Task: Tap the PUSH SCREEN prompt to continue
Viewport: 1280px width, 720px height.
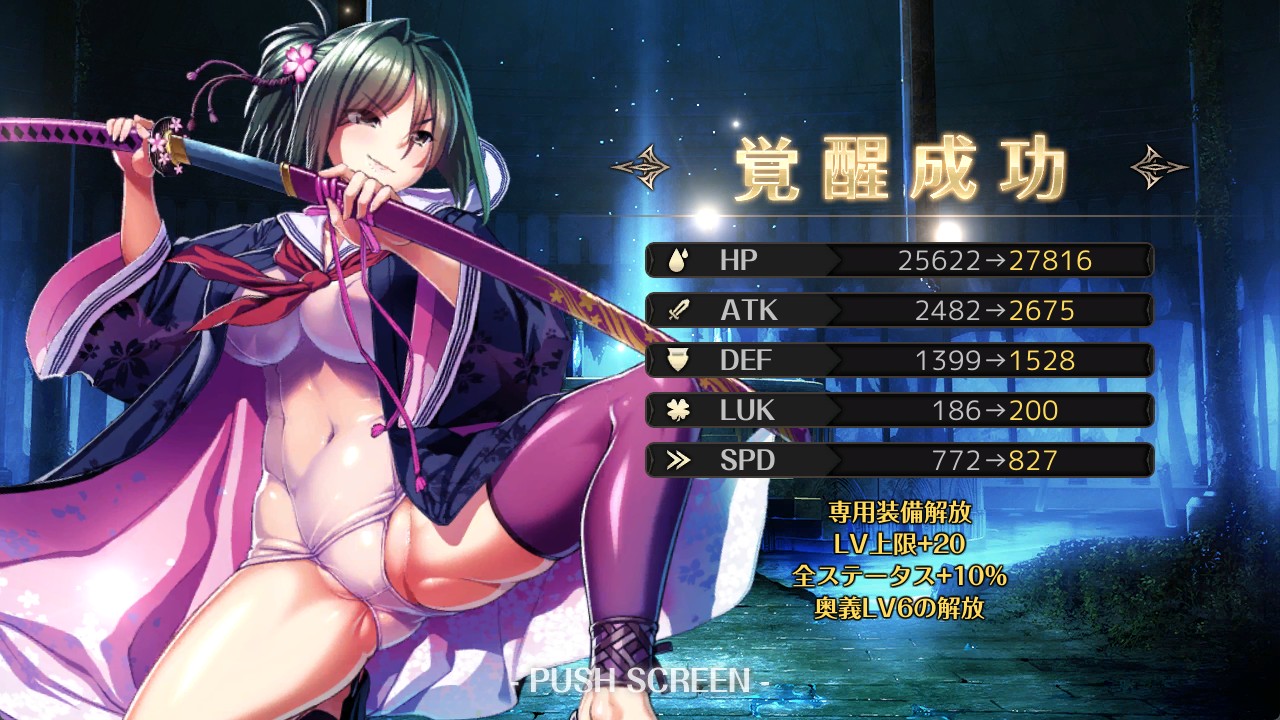Action: 640,681
